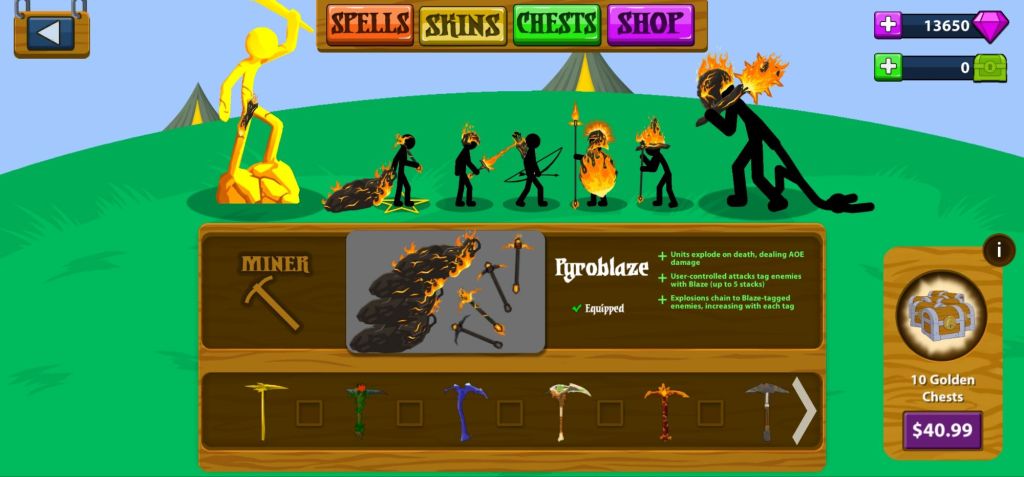Add more gems with the purple plus
Image resolution: width=1024 pixels, height=477 pixels.
click(888, 26)
